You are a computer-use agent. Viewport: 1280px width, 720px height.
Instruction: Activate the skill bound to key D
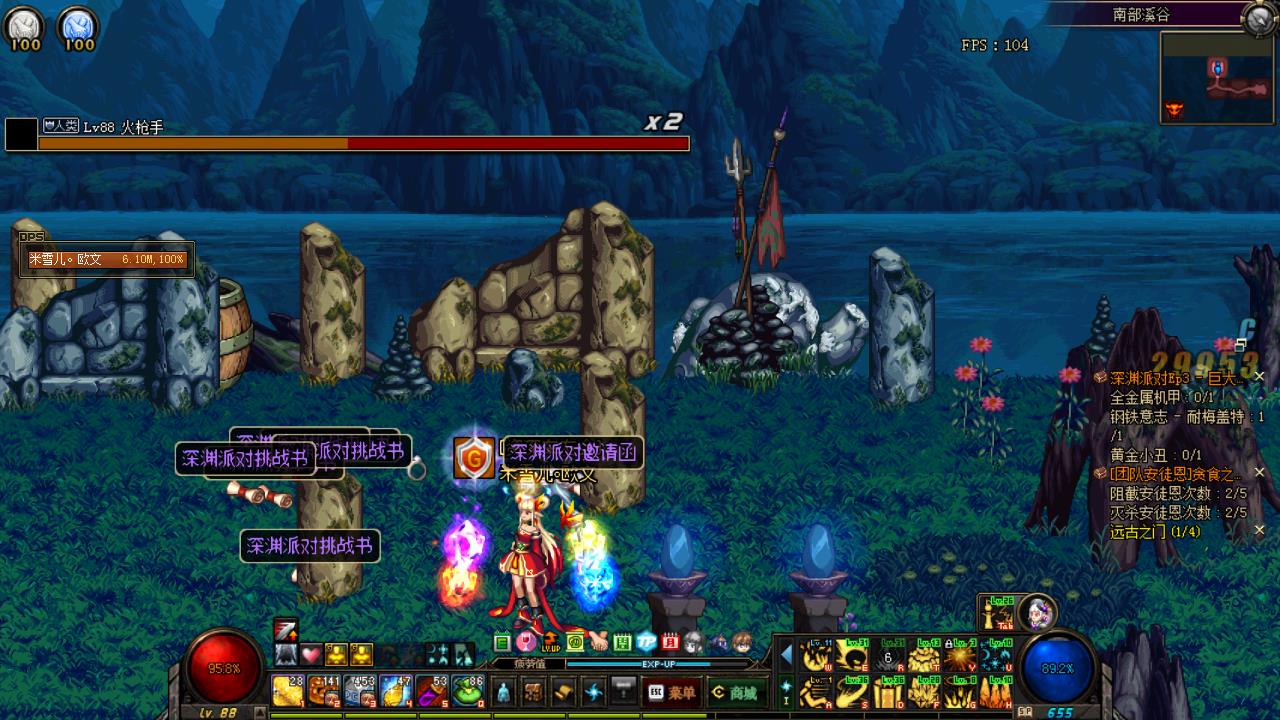tap(888, 691)
